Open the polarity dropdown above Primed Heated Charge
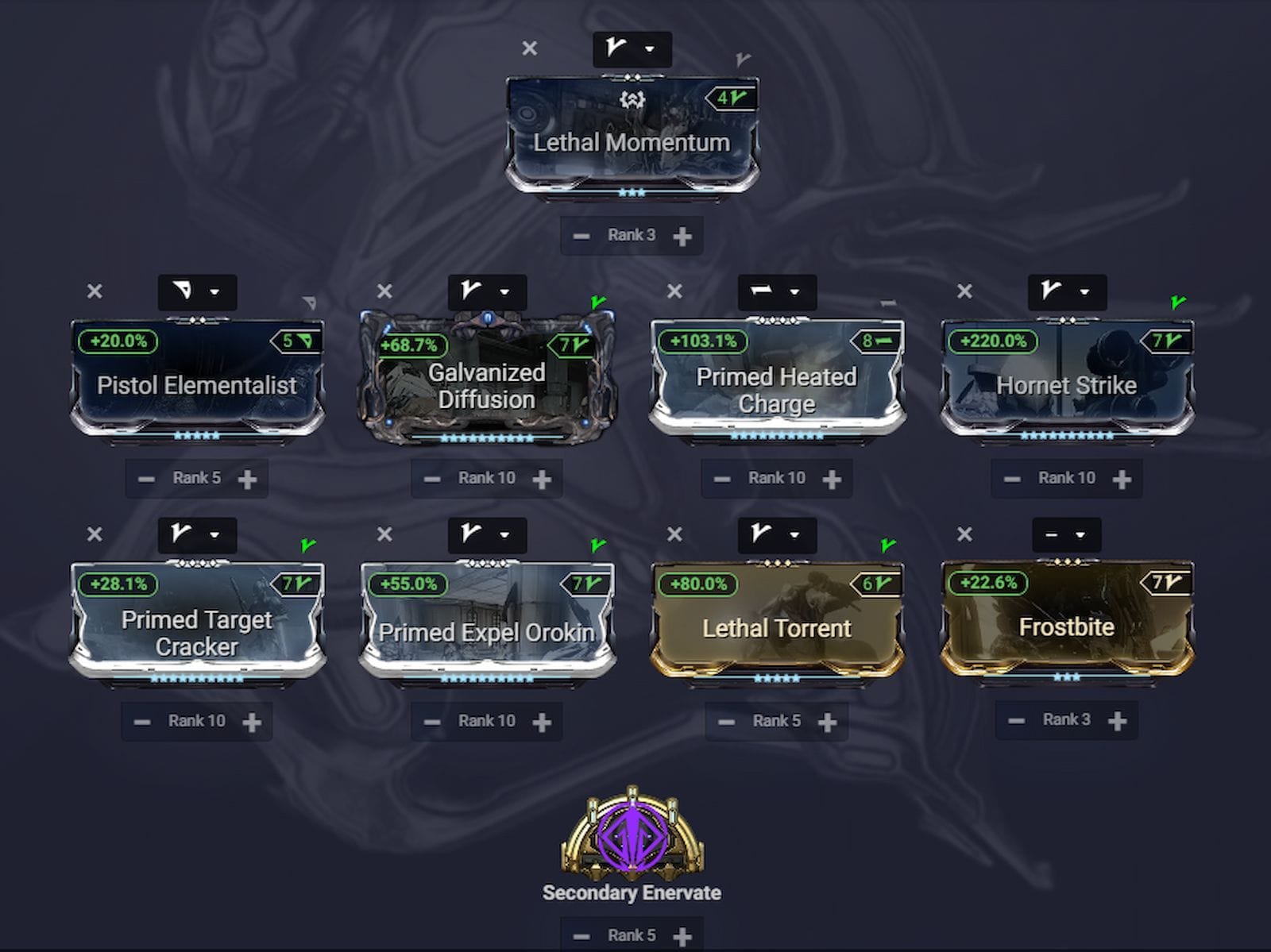This screenshot has height=952, width=1271. [777, 292]
